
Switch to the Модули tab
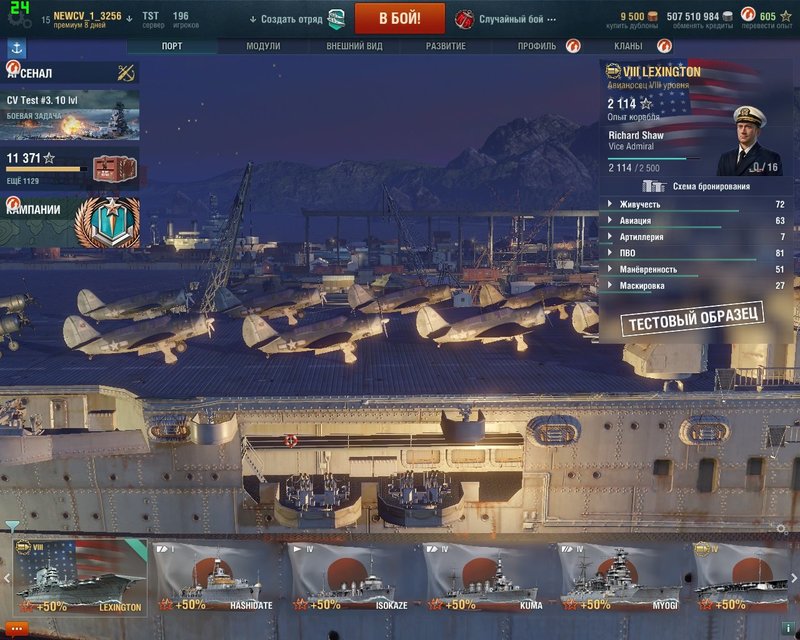point(263,46)
